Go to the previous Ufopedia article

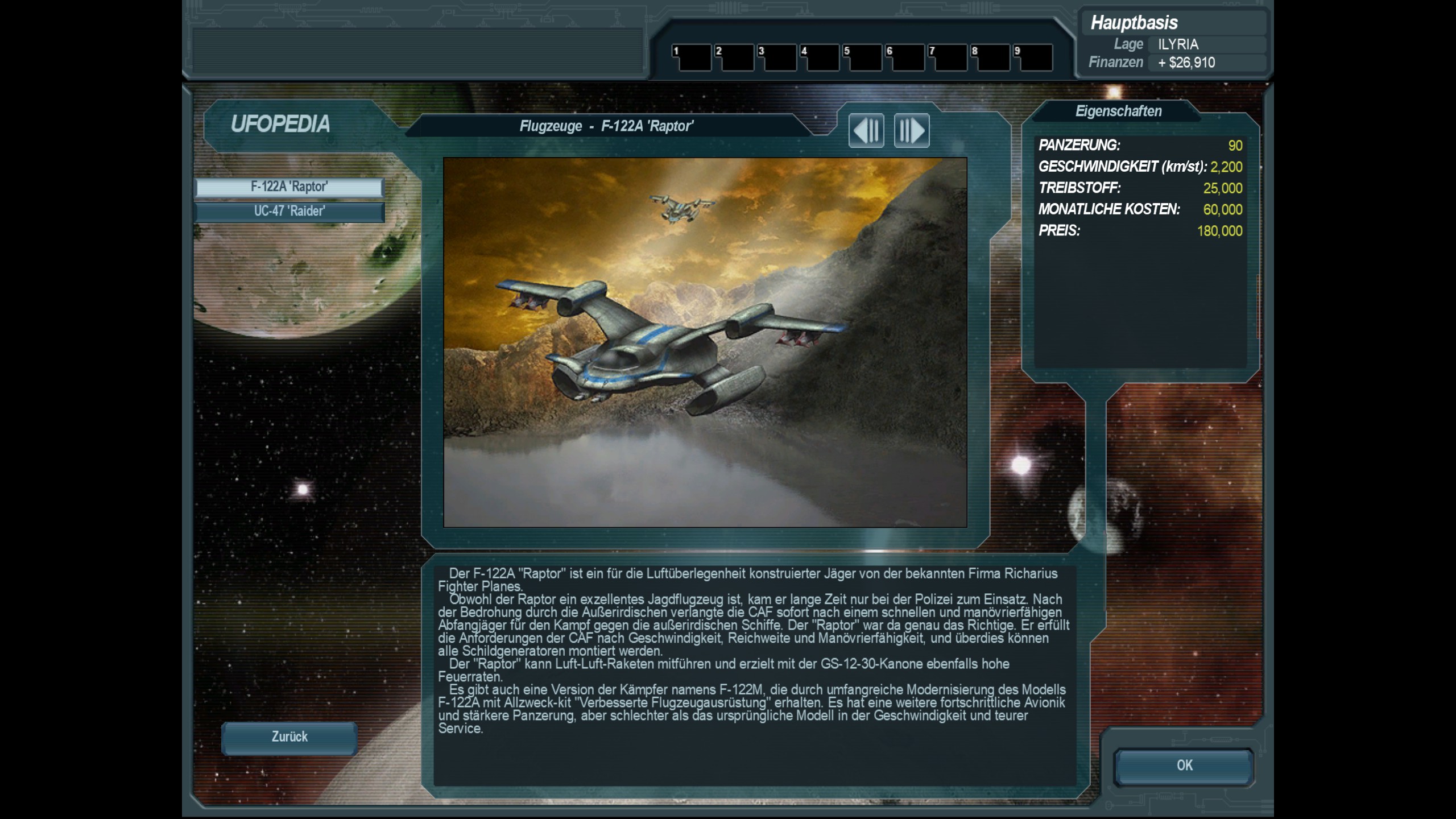[866, 131]
